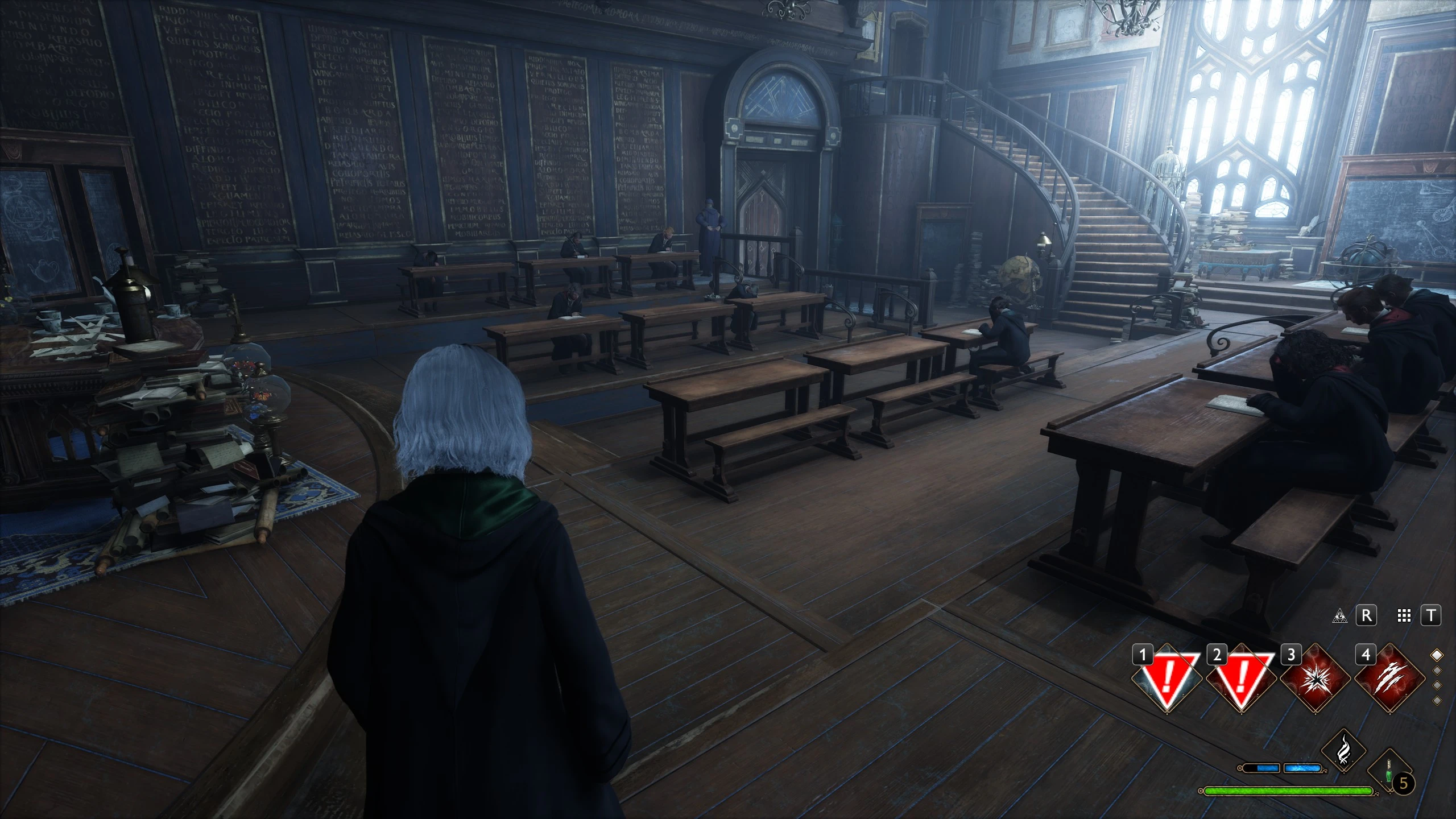Viewport: 1456px width, 819px height.
Task: Toggle the third spell set diamond
Action: pyautogui.click(x=1436, y=686)
